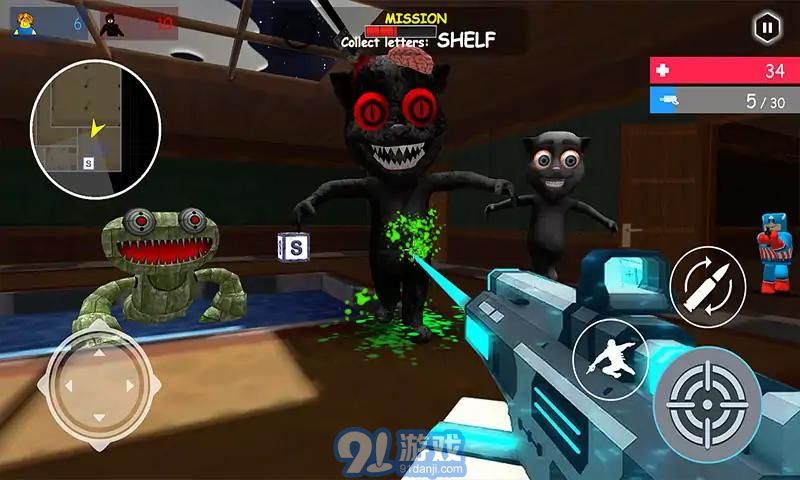Activate the jump button

pos(610,357)
